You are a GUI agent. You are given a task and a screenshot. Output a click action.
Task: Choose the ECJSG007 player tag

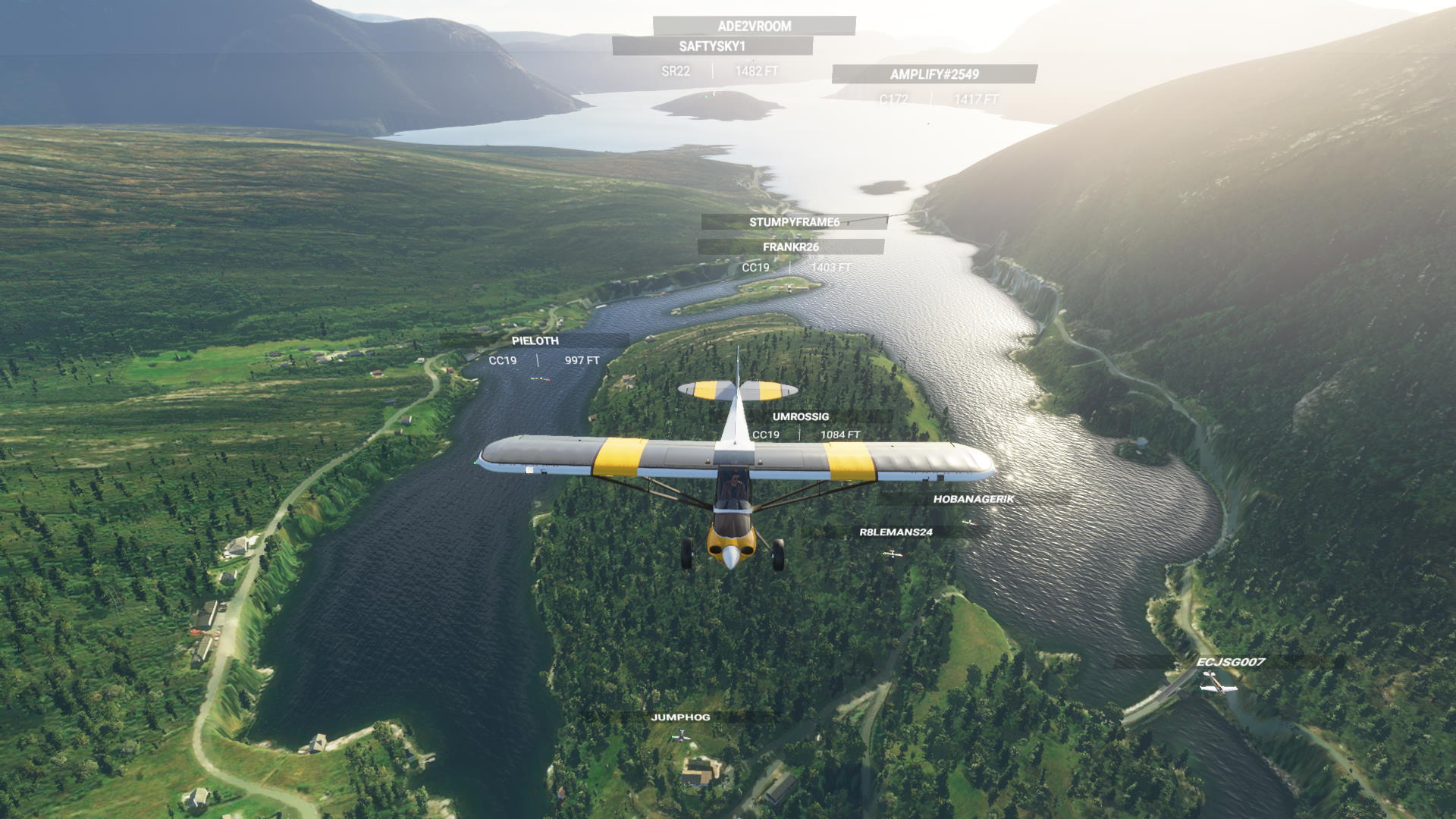pyautogui.click(x=1230, y=662)
